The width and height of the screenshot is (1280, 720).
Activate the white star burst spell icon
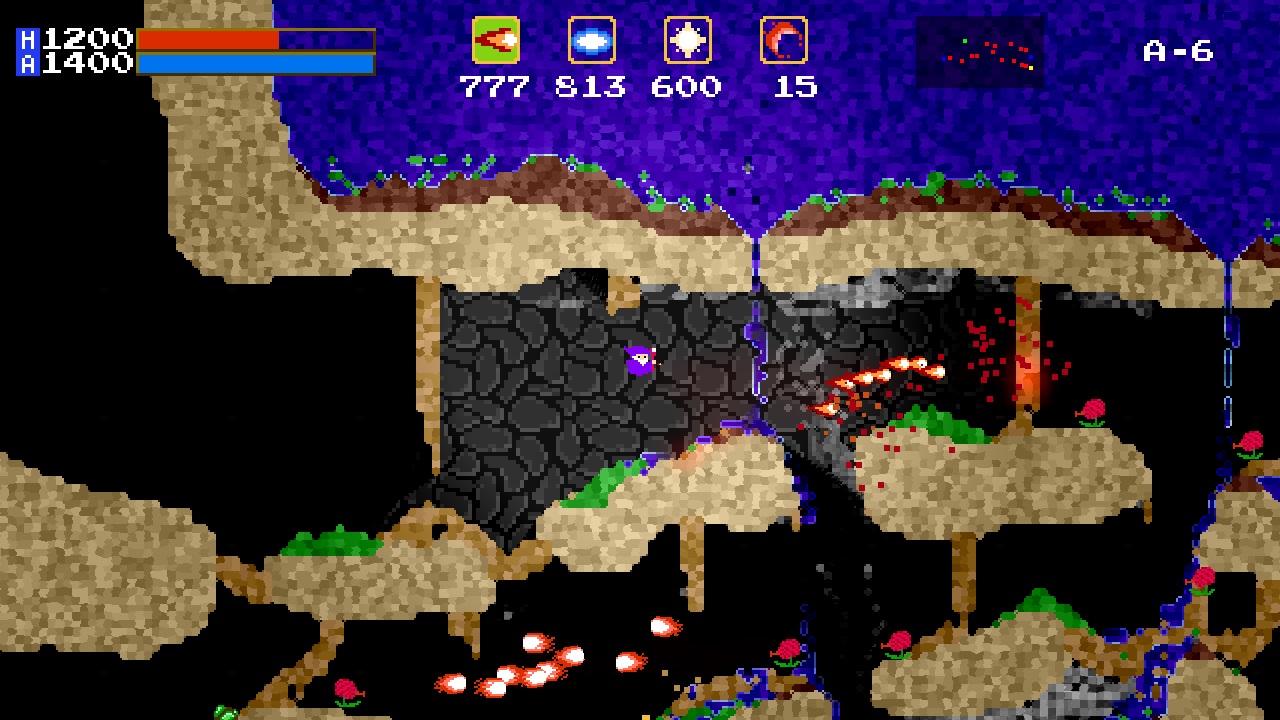(x=686, y=41)
